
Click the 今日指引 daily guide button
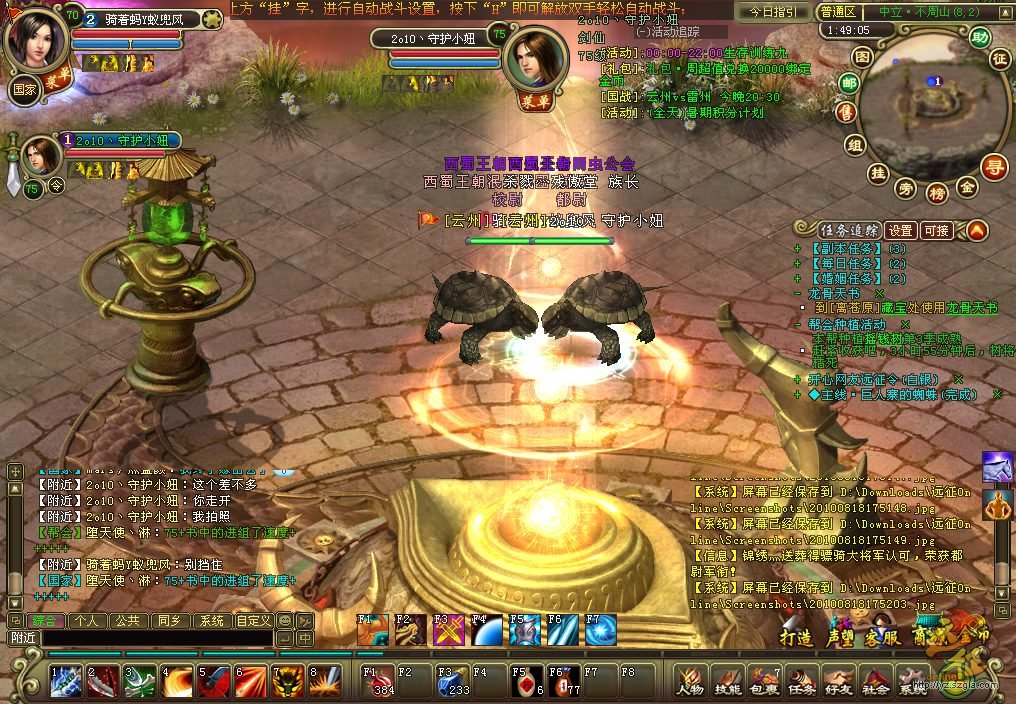click(x=773, y=12)
